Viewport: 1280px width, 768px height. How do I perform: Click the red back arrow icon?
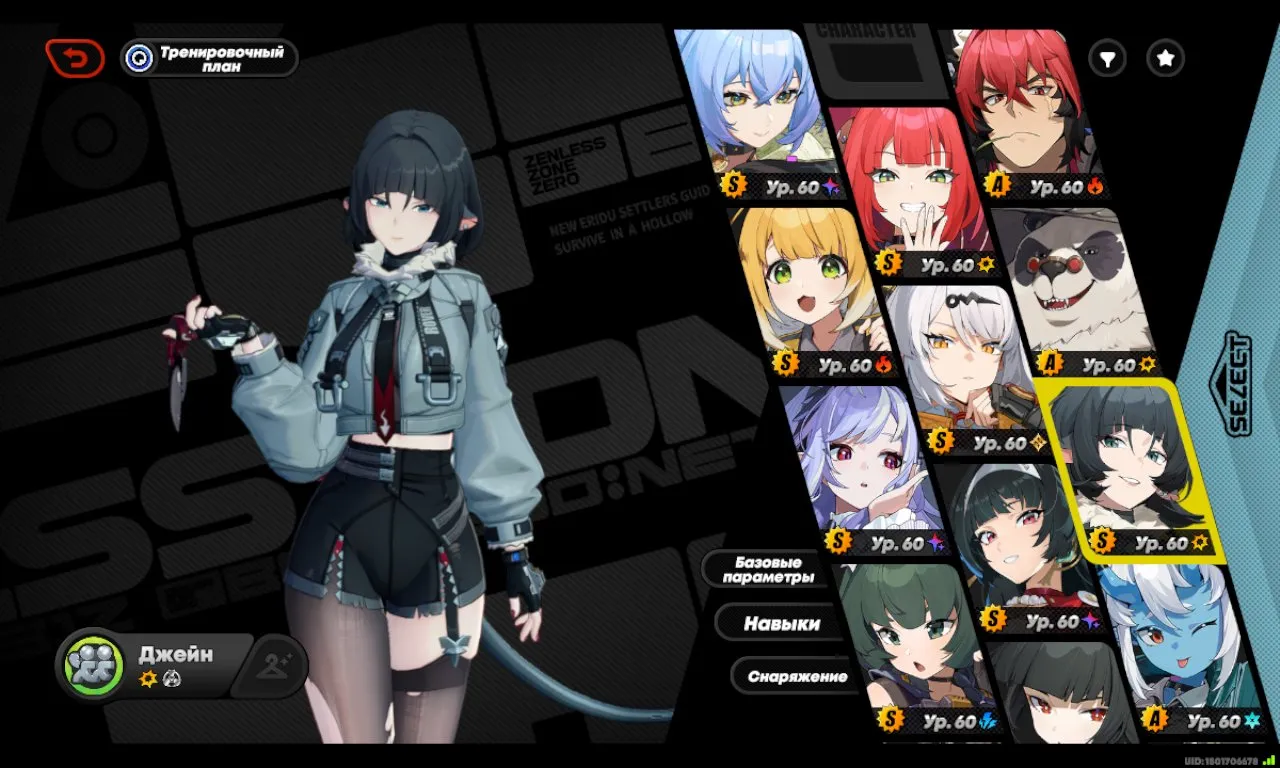(x=76, y=57)
